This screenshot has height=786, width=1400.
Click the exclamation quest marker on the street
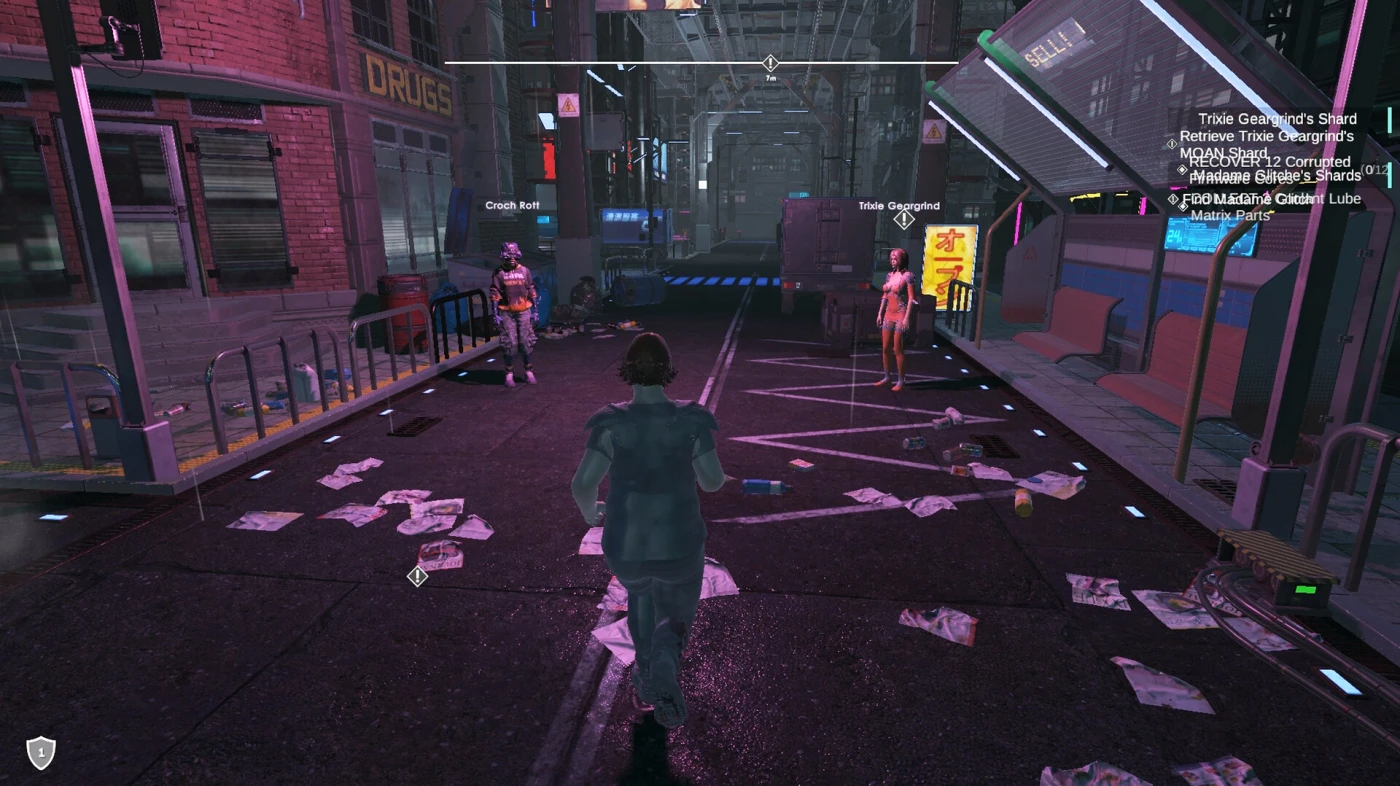coord(418,576)
